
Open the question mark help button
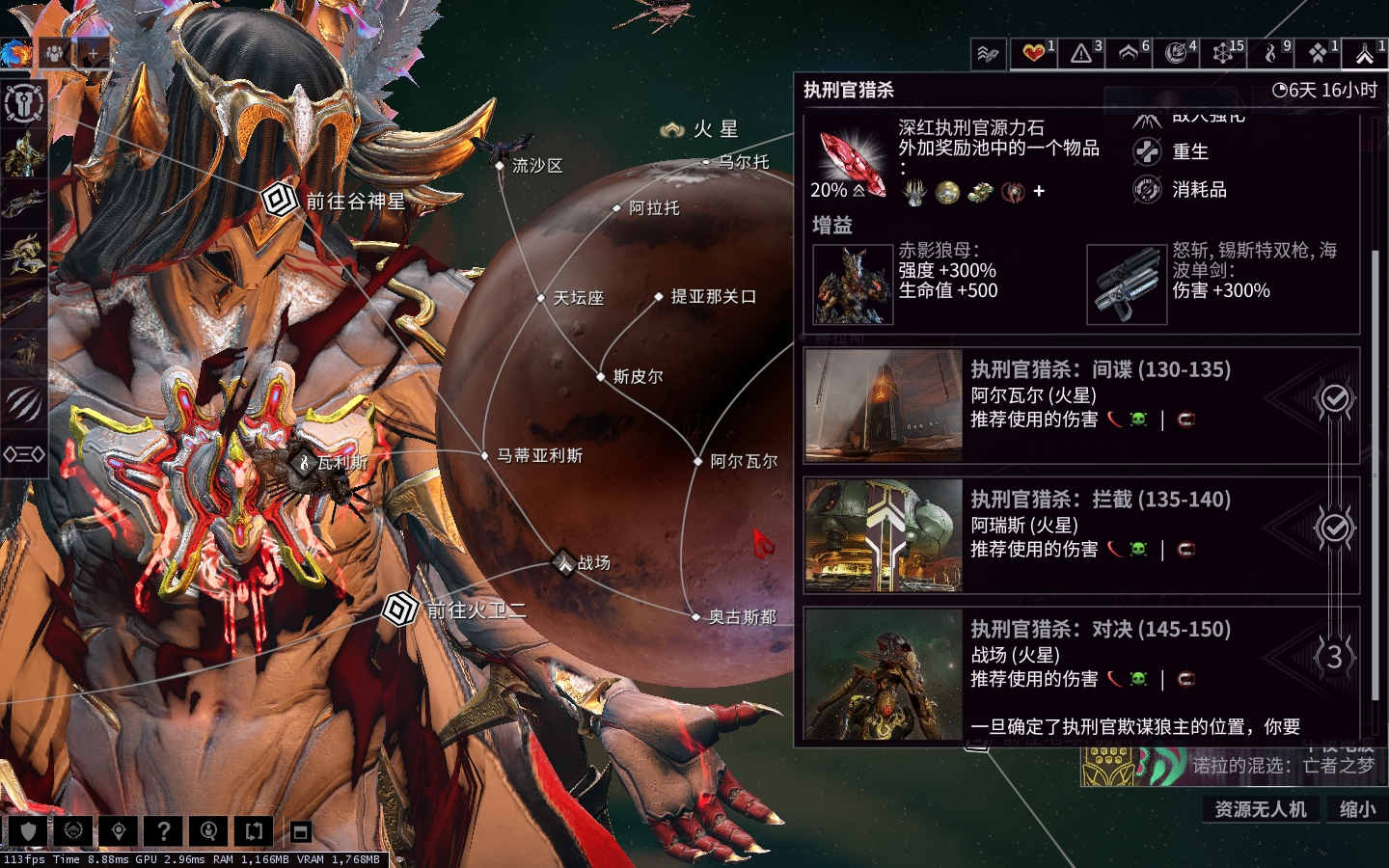point(163,830)
